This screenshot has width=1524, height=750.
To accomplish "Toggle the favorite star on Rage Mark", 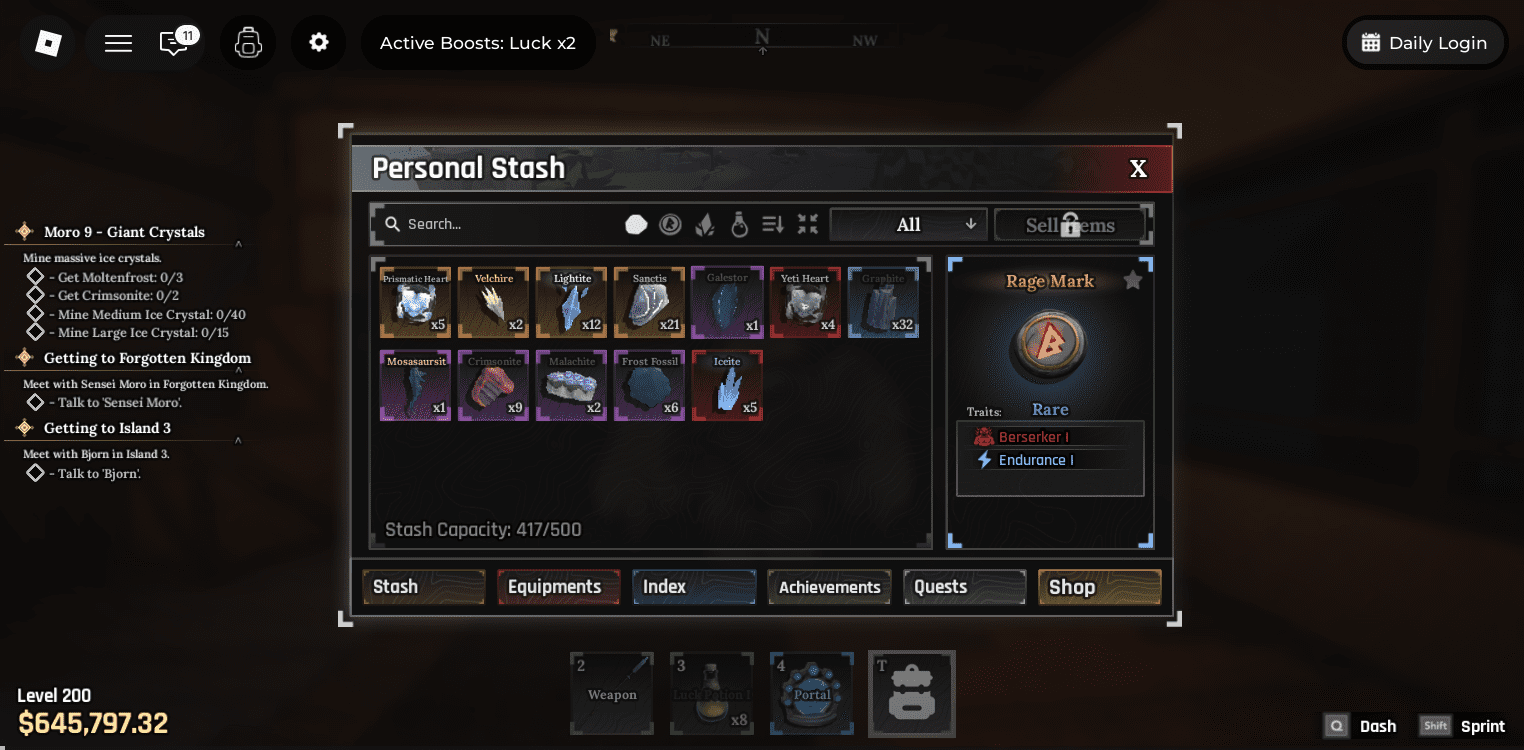I will coord(1133,280).
